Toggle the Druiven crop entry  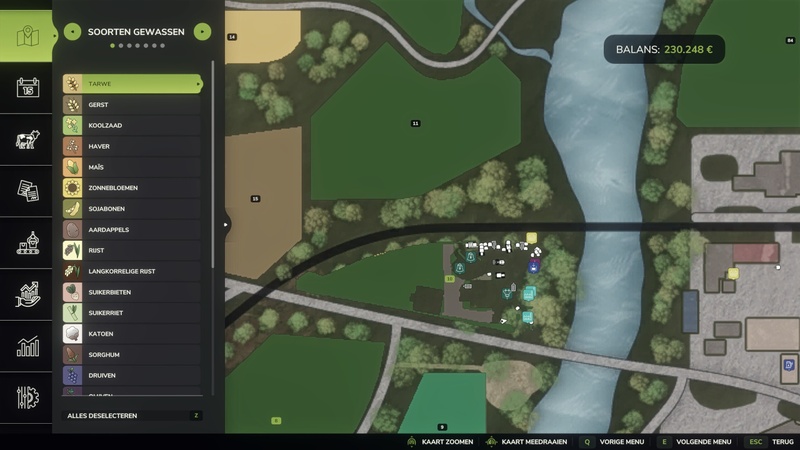pyautogui.click(x=132, y=376)
